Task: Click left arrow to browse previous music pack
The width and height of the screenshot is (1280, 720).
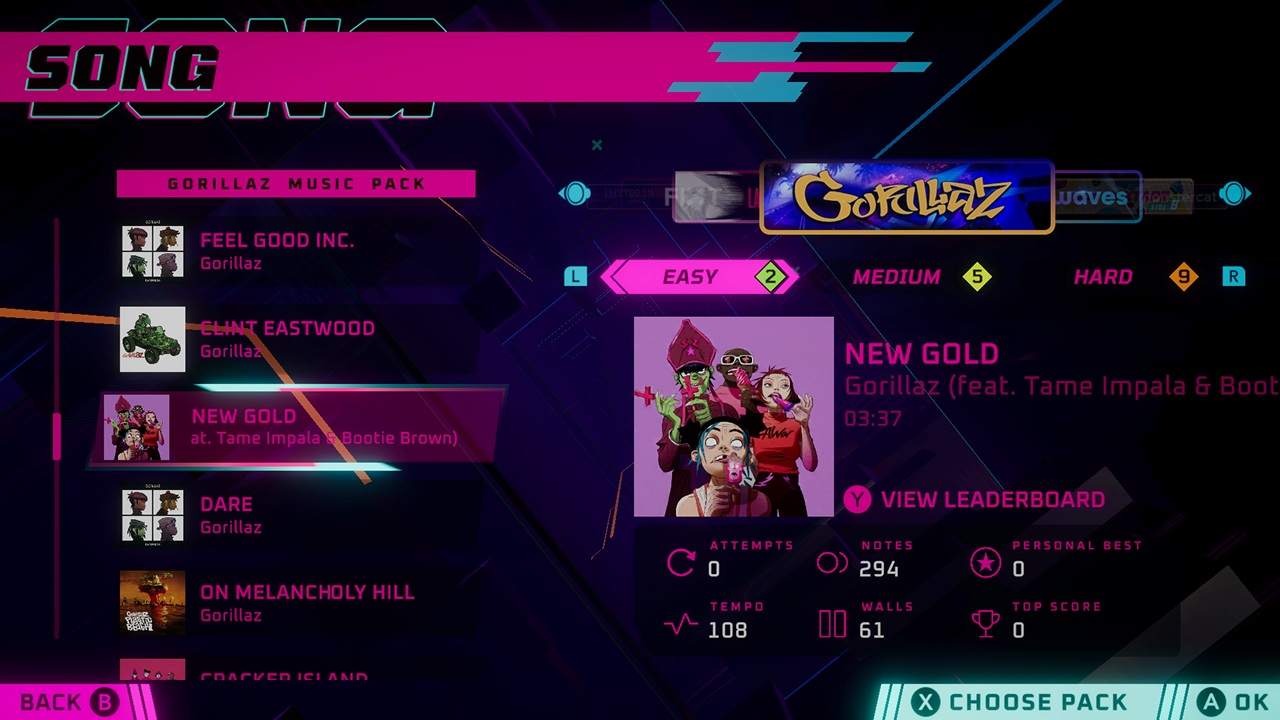Action: tap(576, 194)
